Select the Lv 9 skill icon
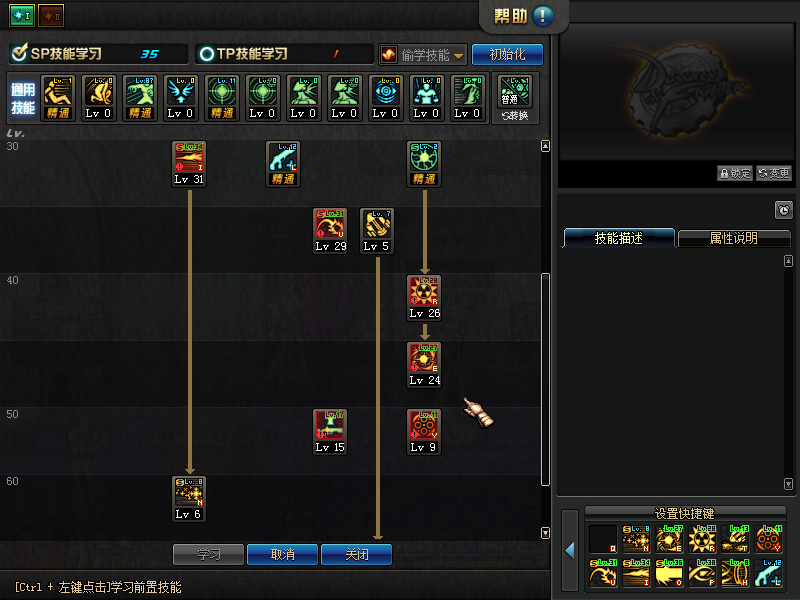The image size is (800, 600). [x=424, y=425]
